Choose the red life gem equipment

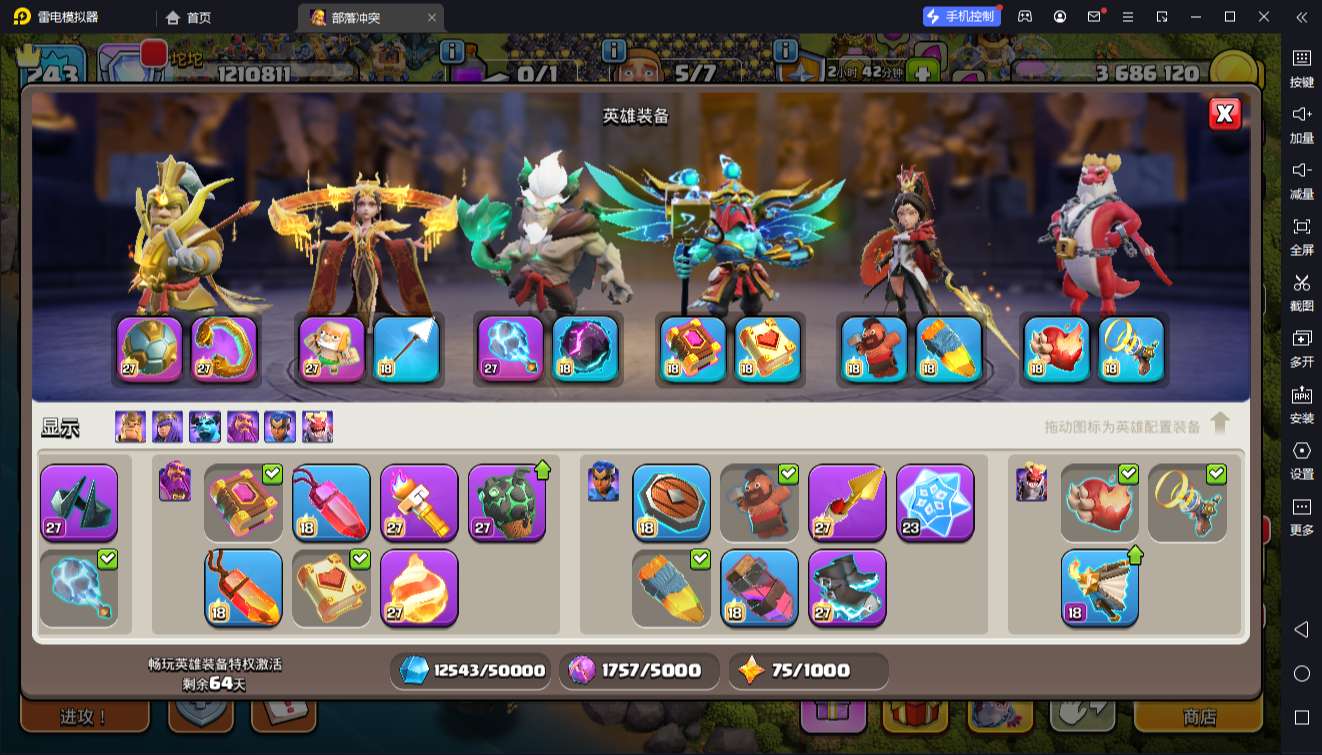point(331,502)
